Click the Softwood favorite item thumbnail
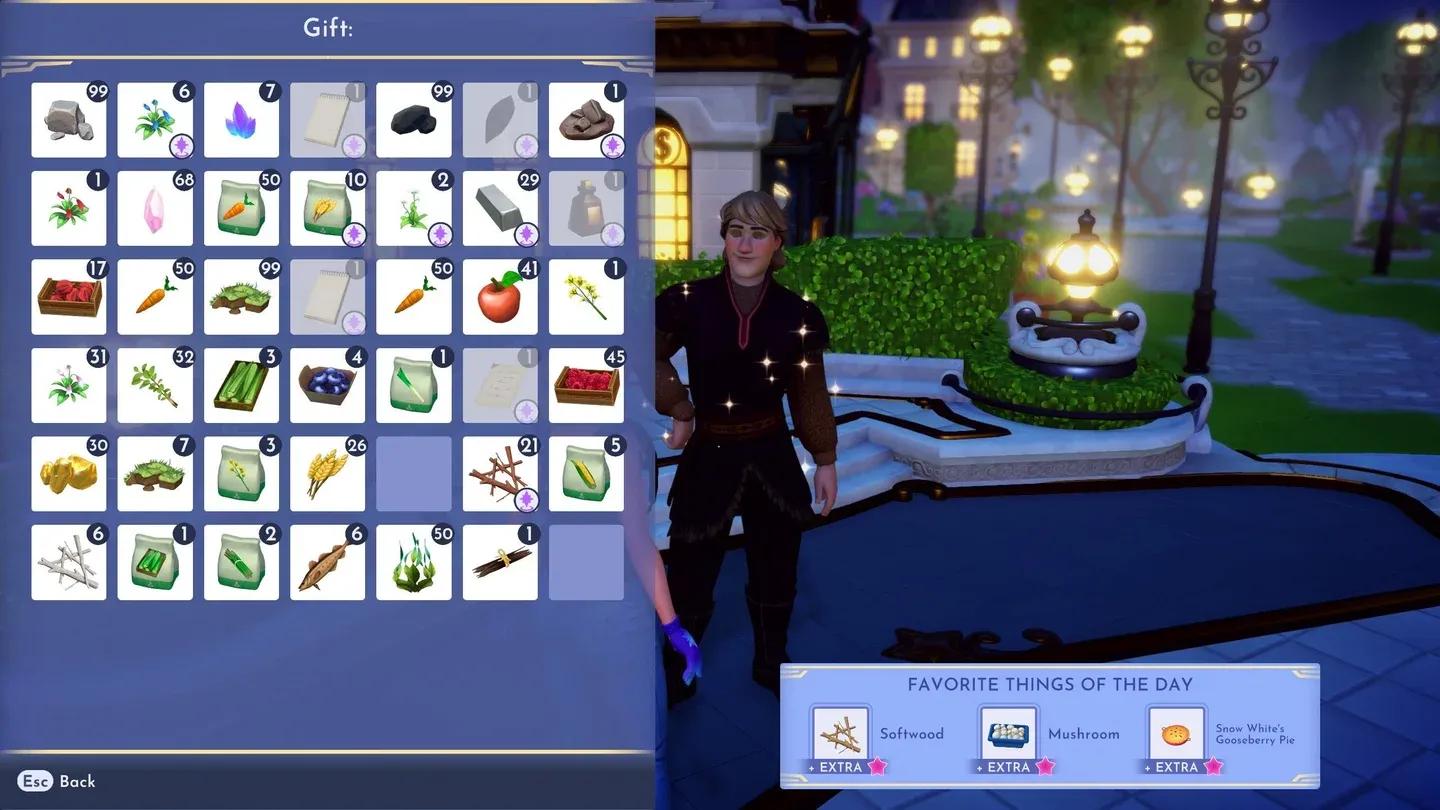This screenshot has height=810, width=1440. pyautogui.click(x=840, y=733)
